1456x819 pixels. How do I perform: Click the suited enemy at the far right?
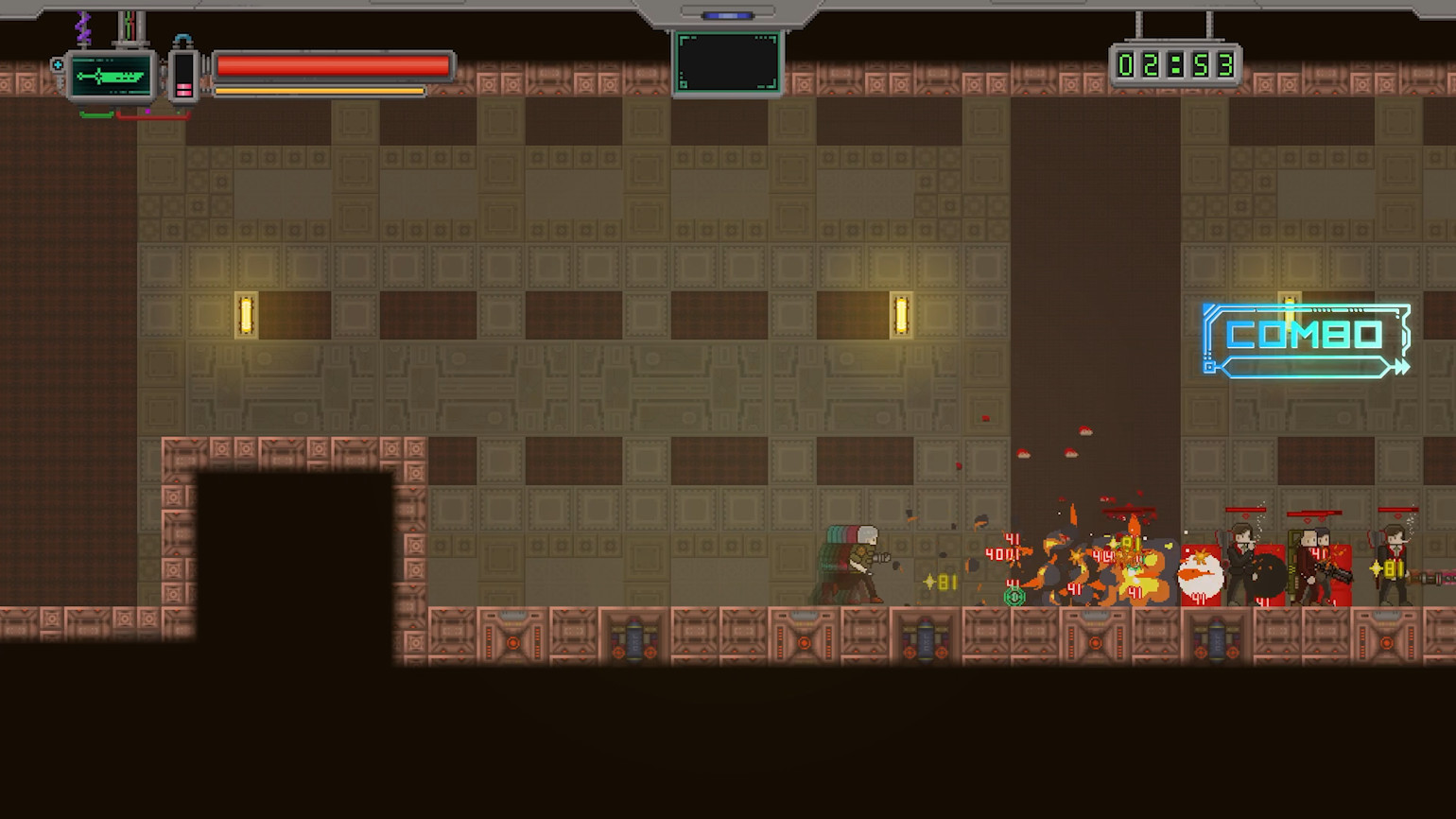(1393, 563)
